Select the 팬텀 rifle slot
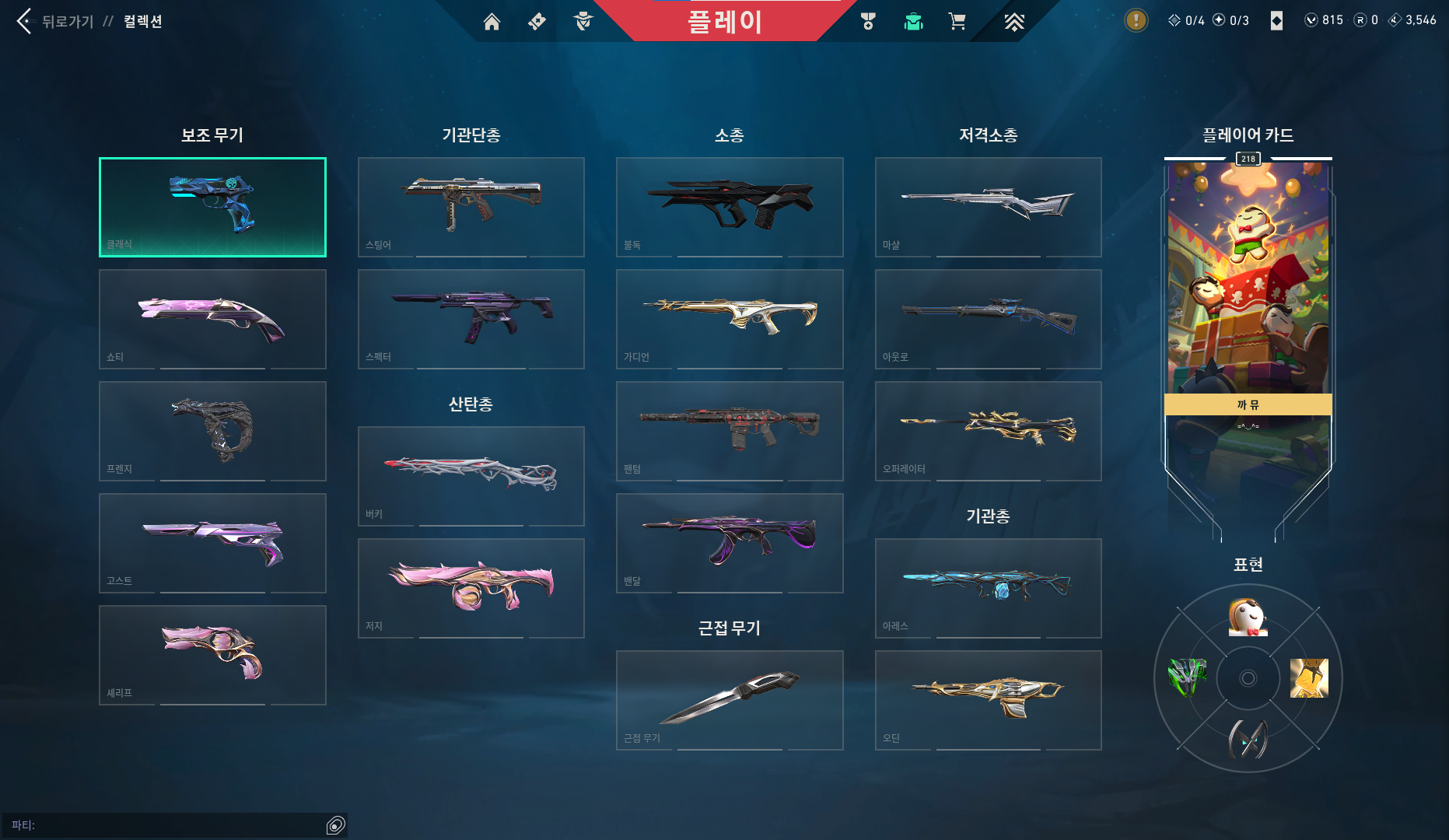Image resolution: width=1449 pixels, height=840 pixels. point(729,432)
